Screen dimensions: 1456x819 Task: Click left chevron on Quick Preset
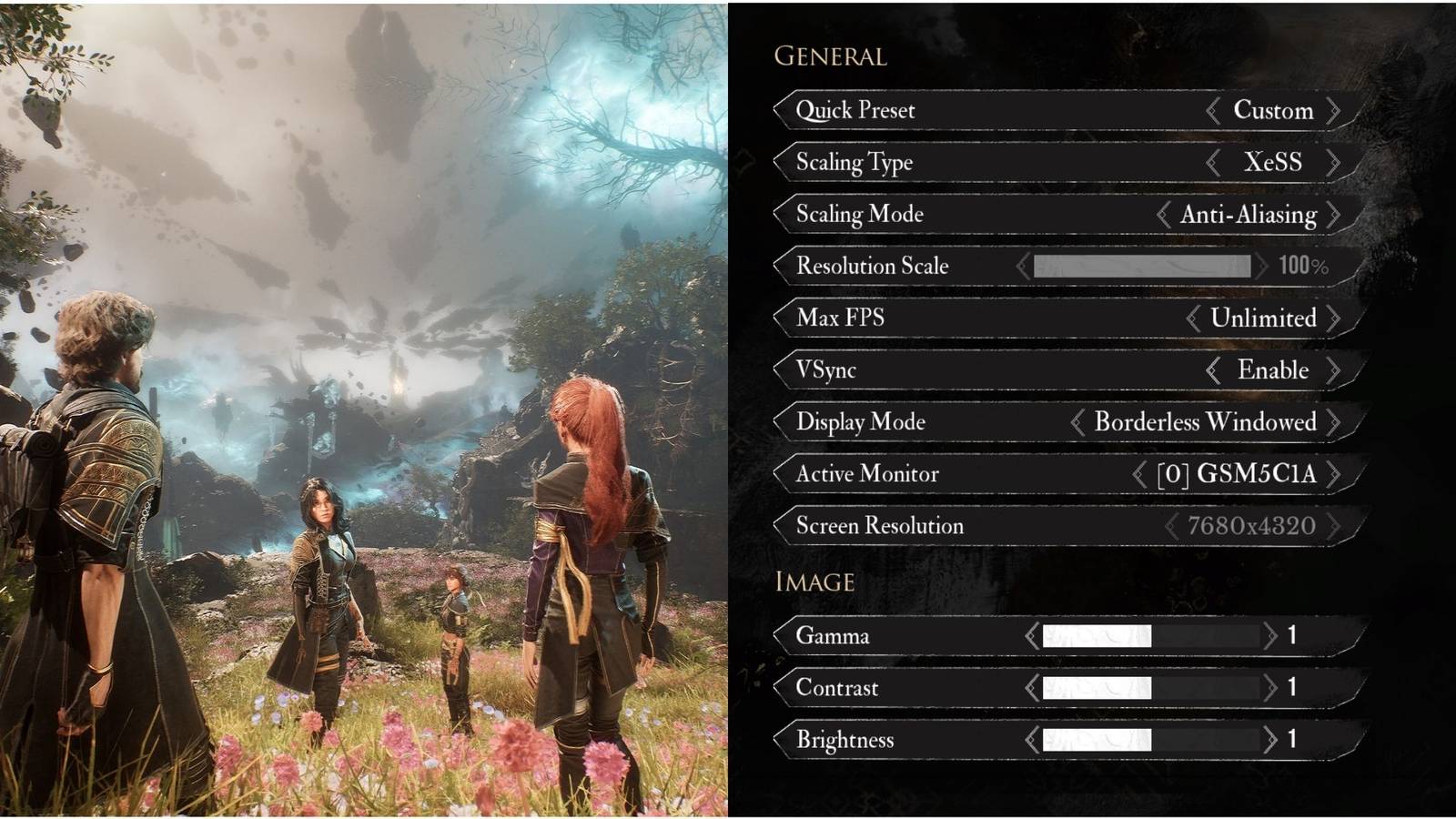coord(1214,110)
